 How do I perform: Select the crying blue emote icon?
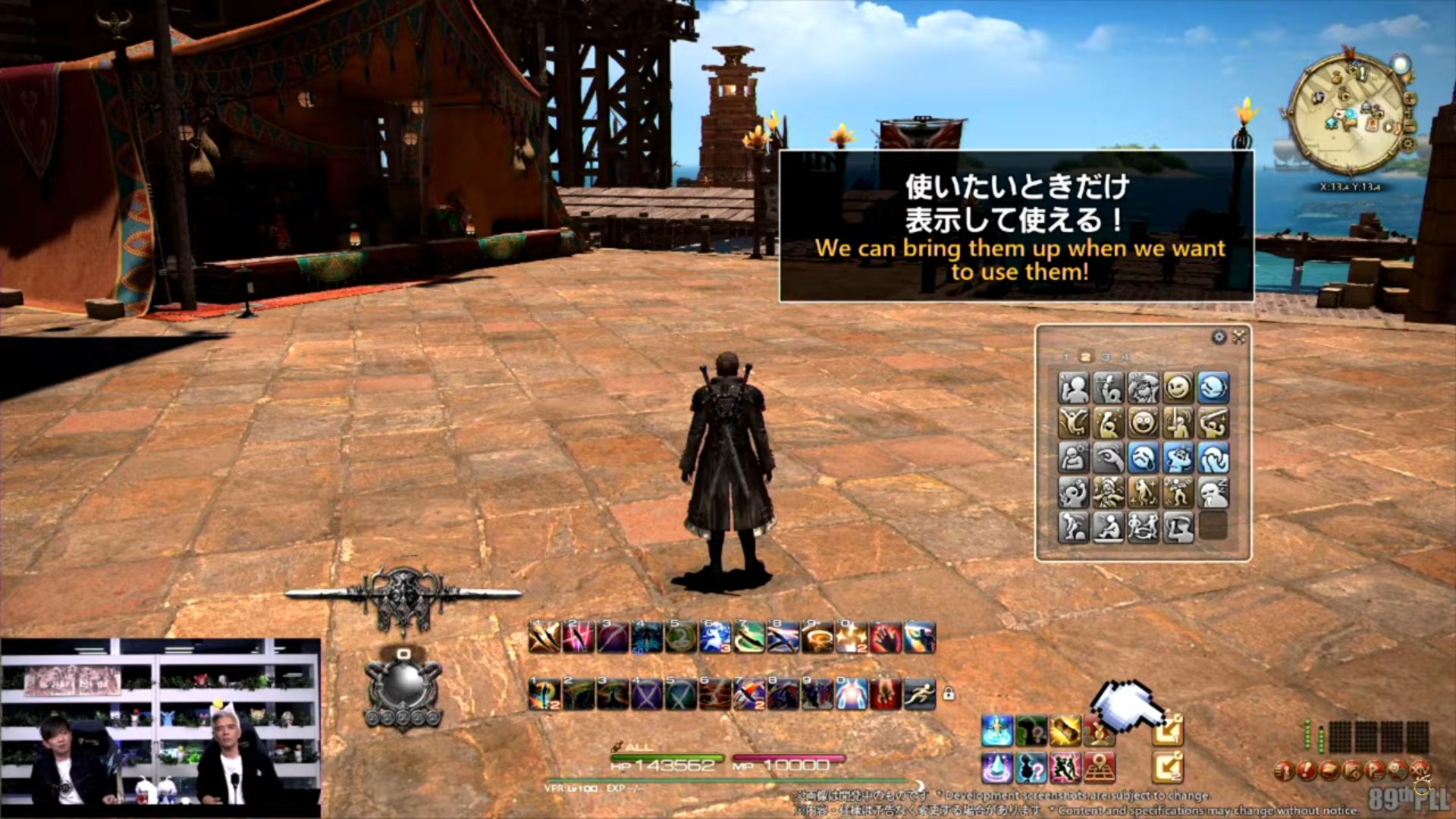point(1143,457)
